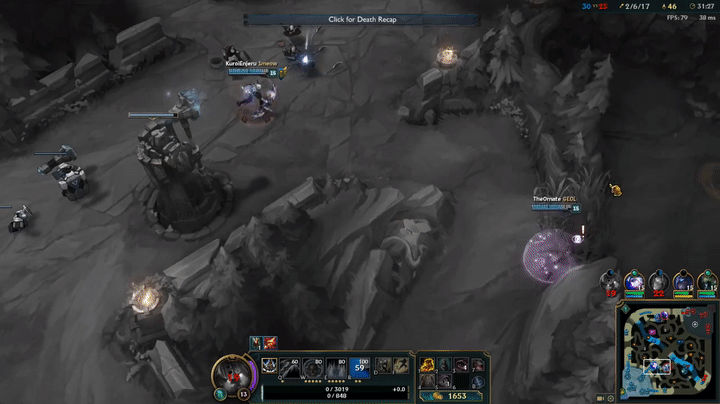Select the dead champion portrait in HUD
Viewport: 720px width, 404px height.
tap(235, 377)
